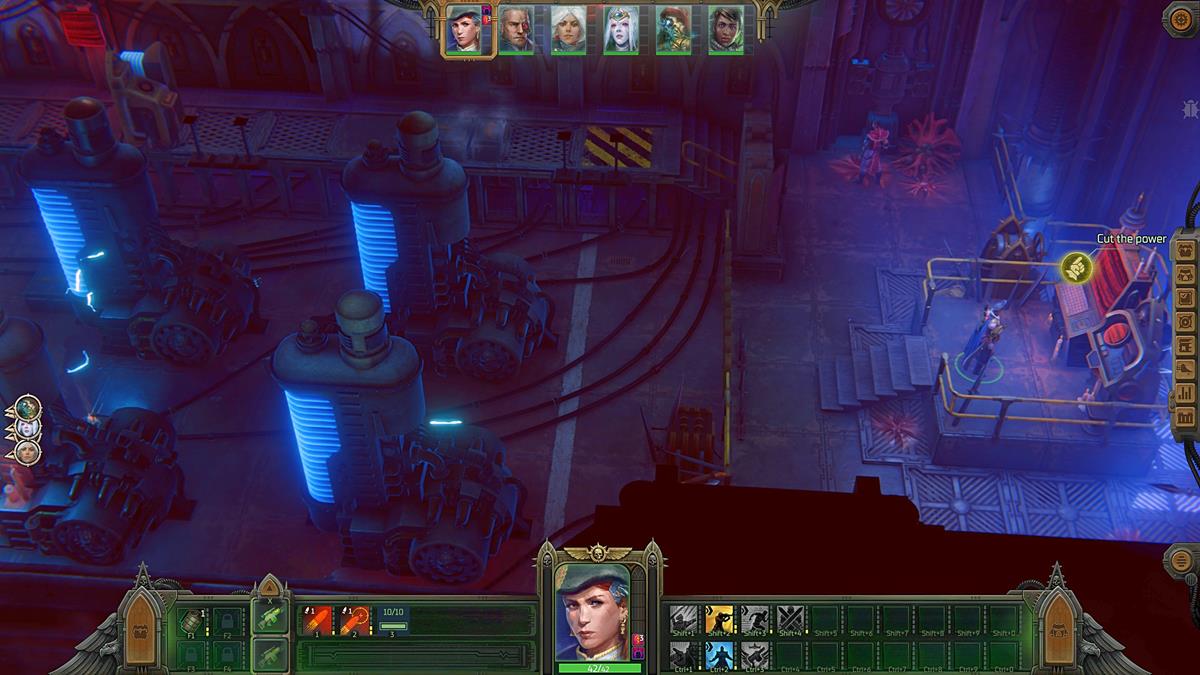Select the second red burst attack ability

point(355,621)
